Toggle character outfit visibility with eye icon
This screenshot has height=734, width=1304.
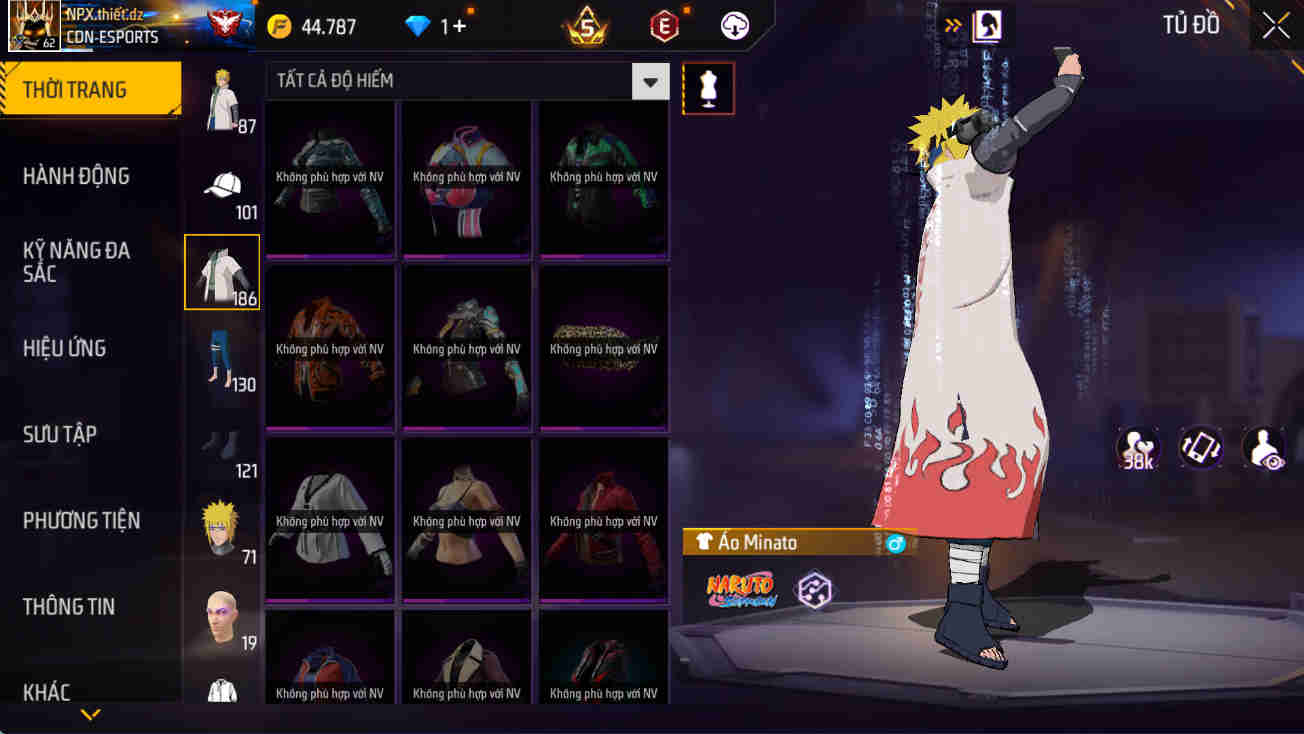[x=1262, y=449]
